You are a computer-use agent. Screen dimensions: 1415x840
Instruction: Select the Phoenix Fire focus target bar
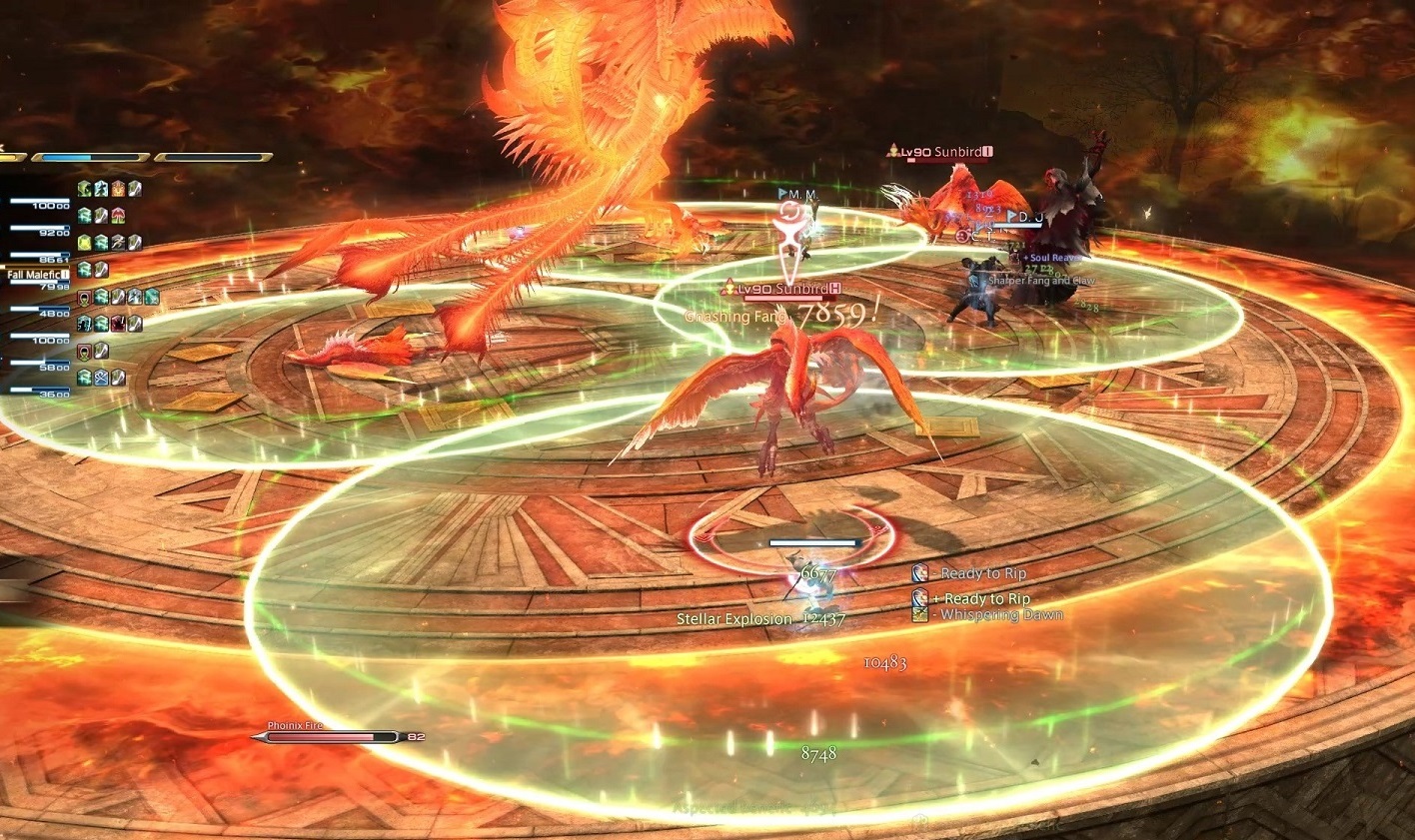click(x=329, y=737)
